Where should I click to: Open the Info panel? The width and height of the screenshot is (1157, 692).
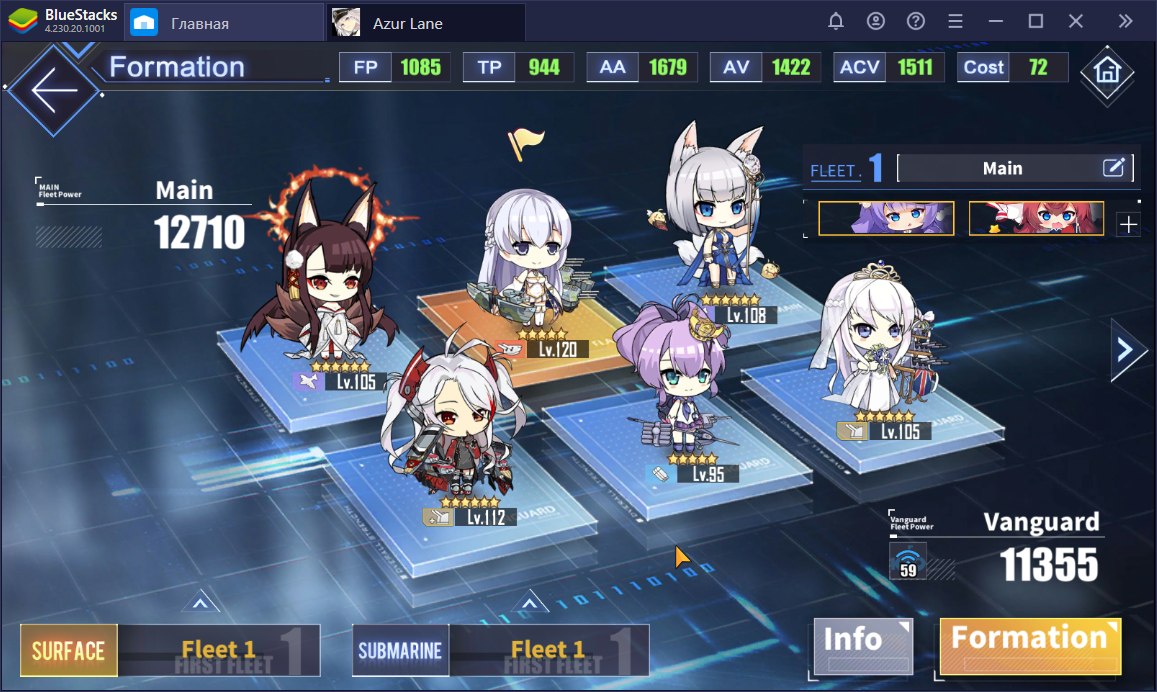862,646
